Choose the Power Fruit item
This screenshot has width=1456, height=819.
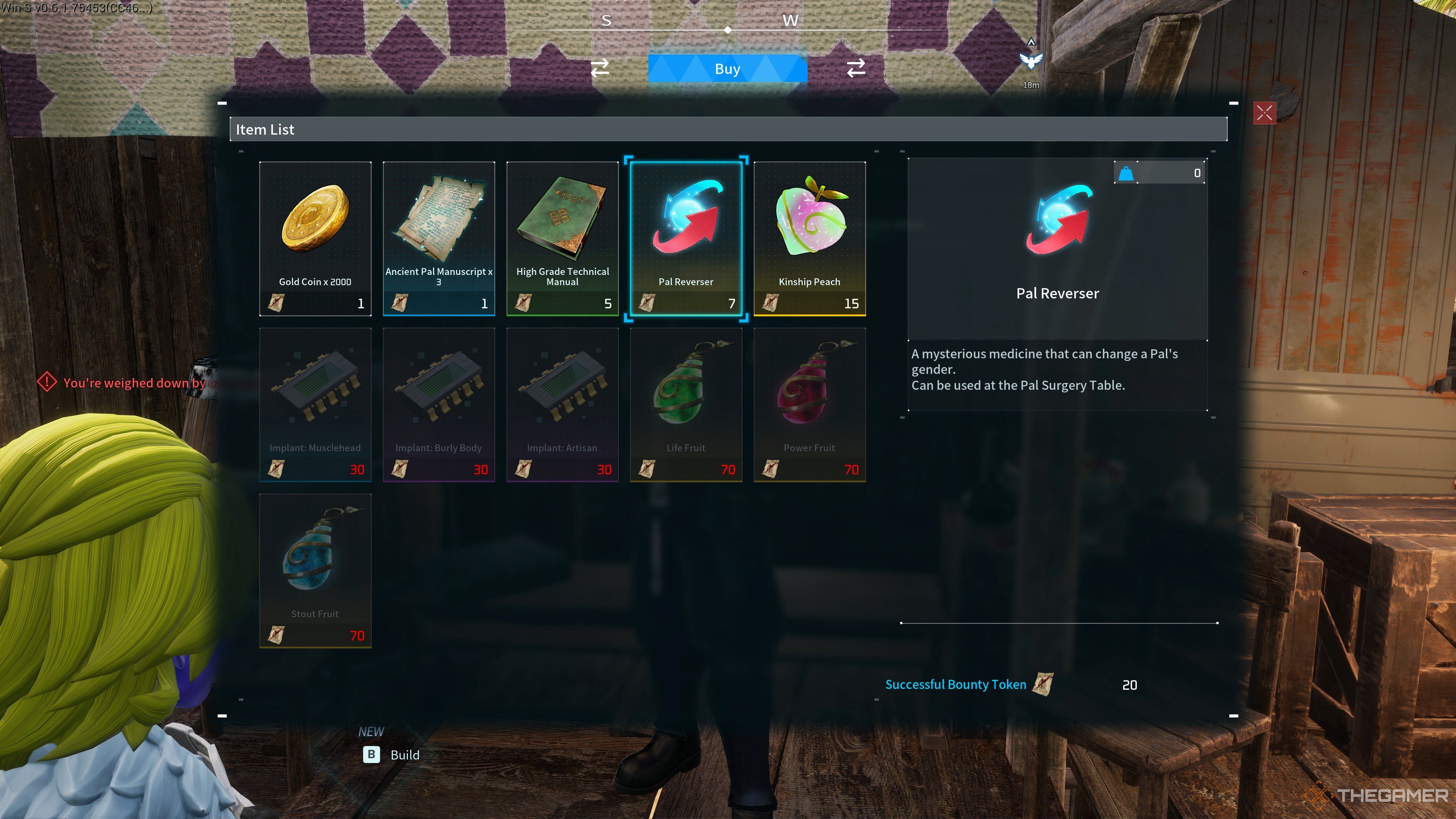click(x=809, y=404)
